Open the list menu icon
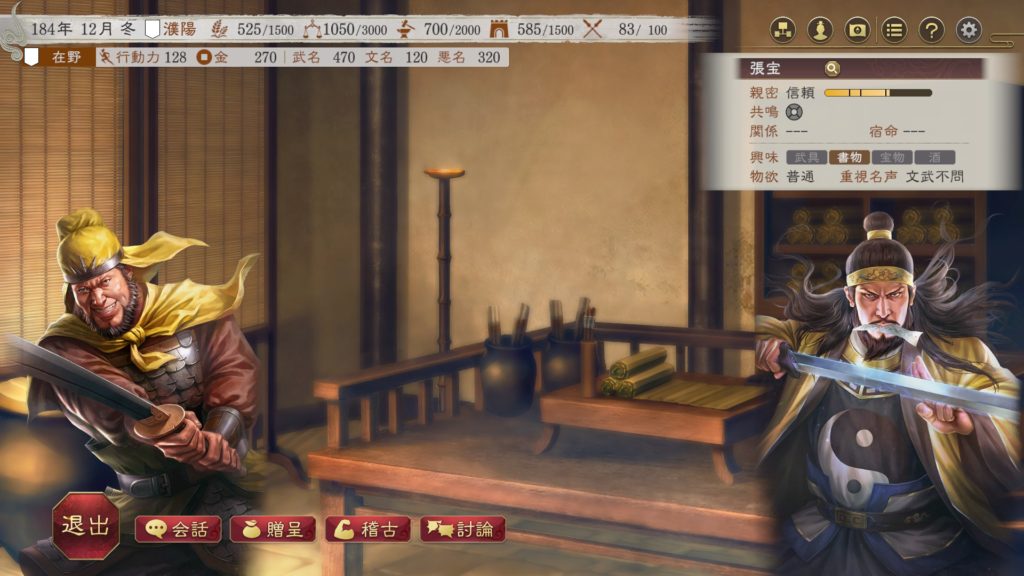The width and height of the screenshot is (1024, 576). click(894, 30)
